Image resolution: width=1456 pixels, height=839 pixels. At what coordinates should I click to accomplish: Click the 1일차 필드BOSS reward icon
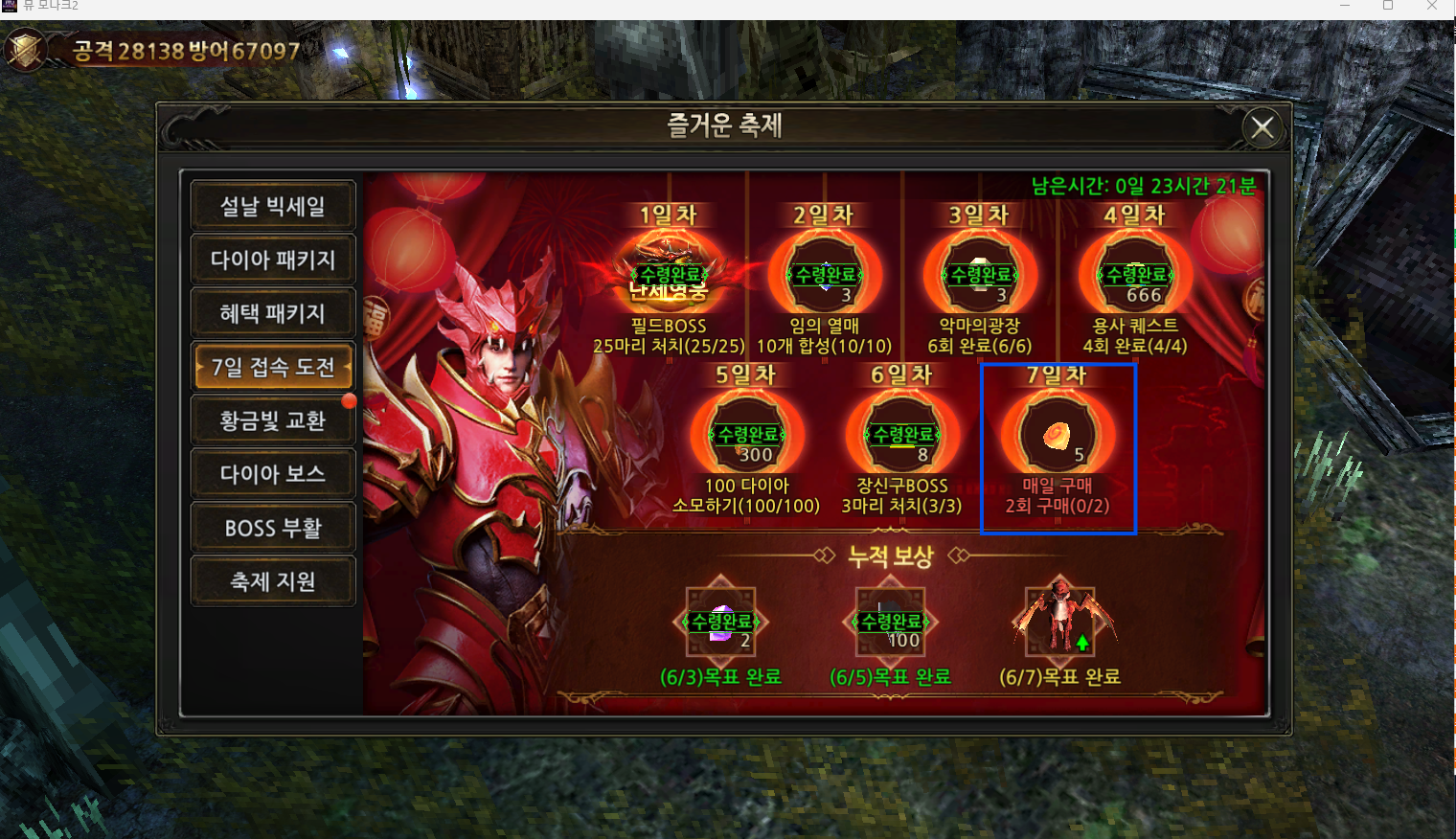point(670,275)
